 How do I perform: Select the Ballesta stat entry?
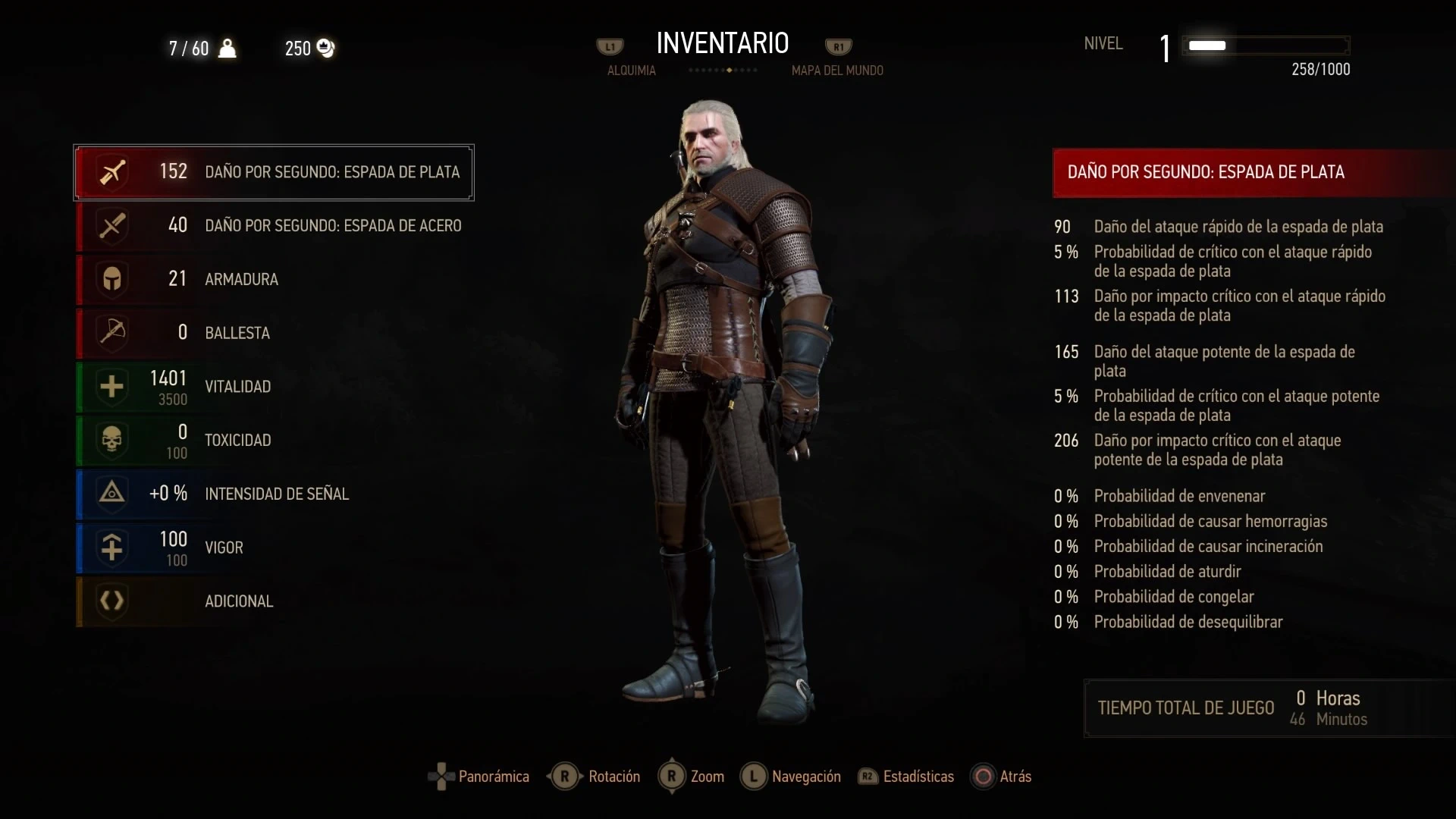coord(274,333)
